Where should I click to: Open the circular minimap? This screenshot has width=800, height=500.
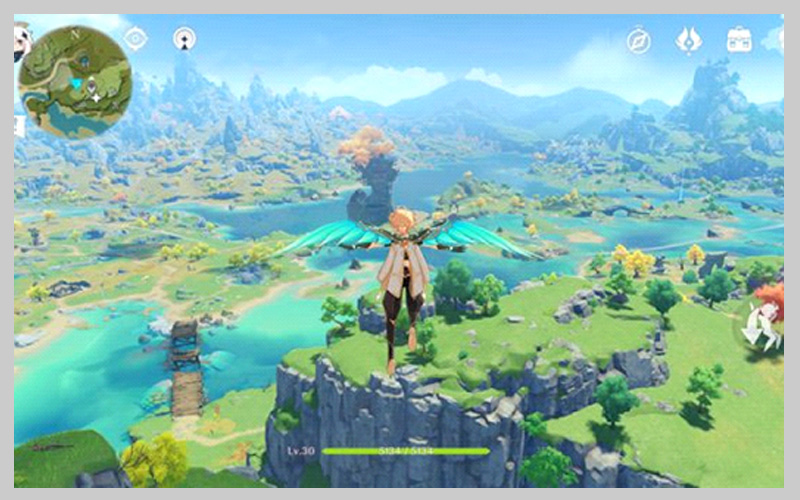pos(75,81)
